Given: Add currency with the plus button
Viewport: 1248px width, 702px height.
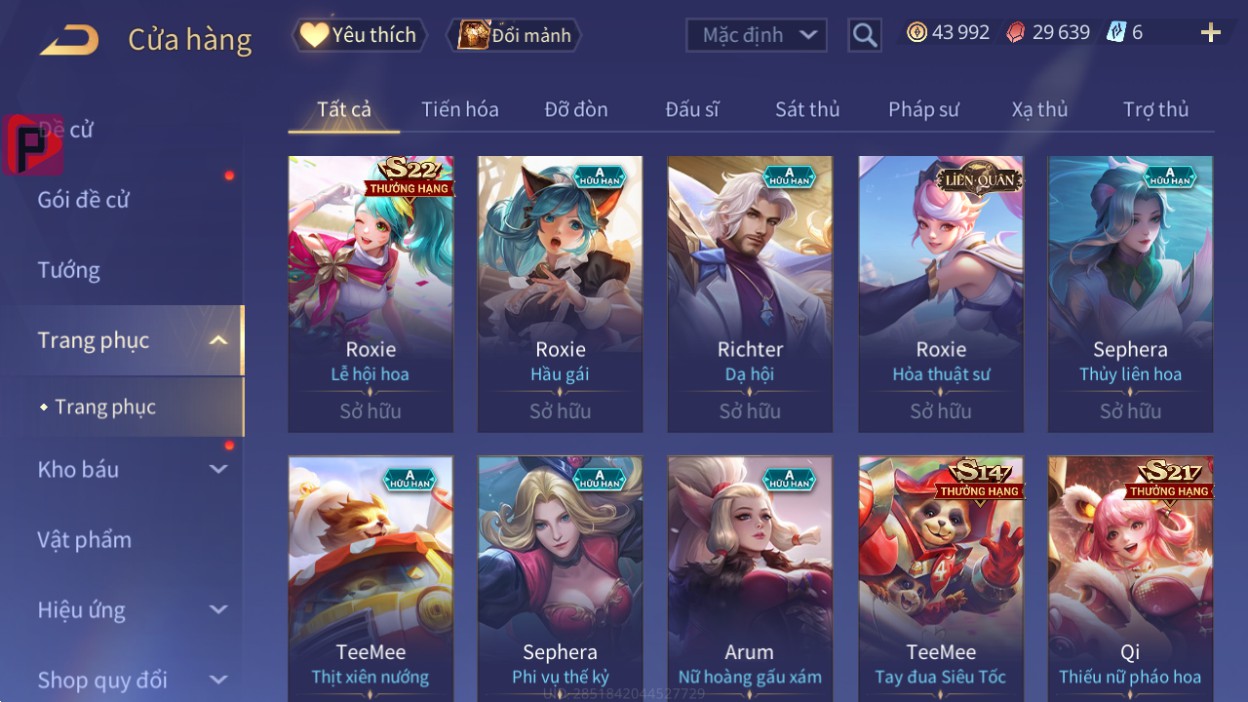Looking at the screenshot, I should click(1210, 33).
